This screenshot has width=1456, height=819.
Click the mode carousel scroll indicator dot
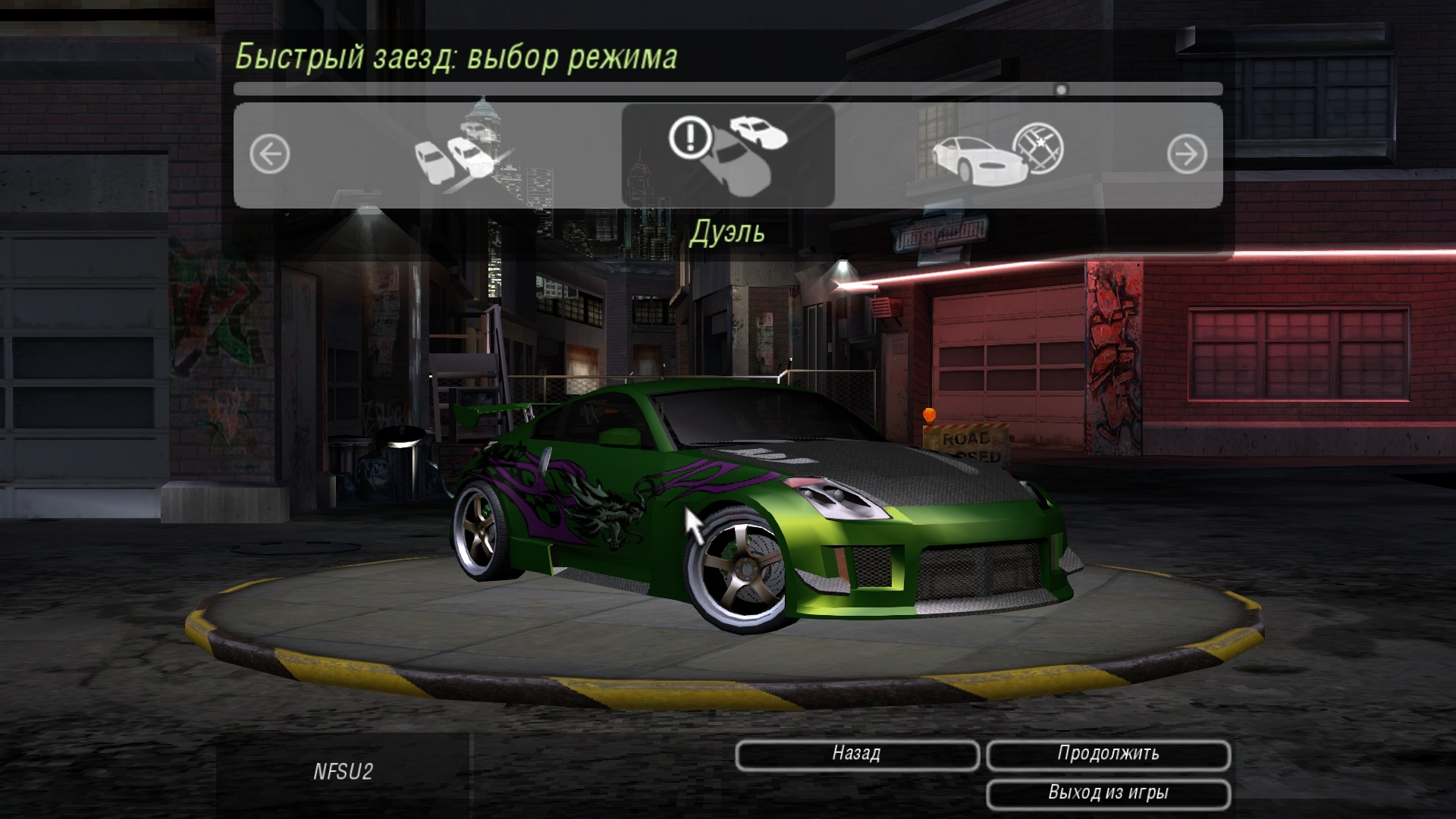pos(1061,89)
